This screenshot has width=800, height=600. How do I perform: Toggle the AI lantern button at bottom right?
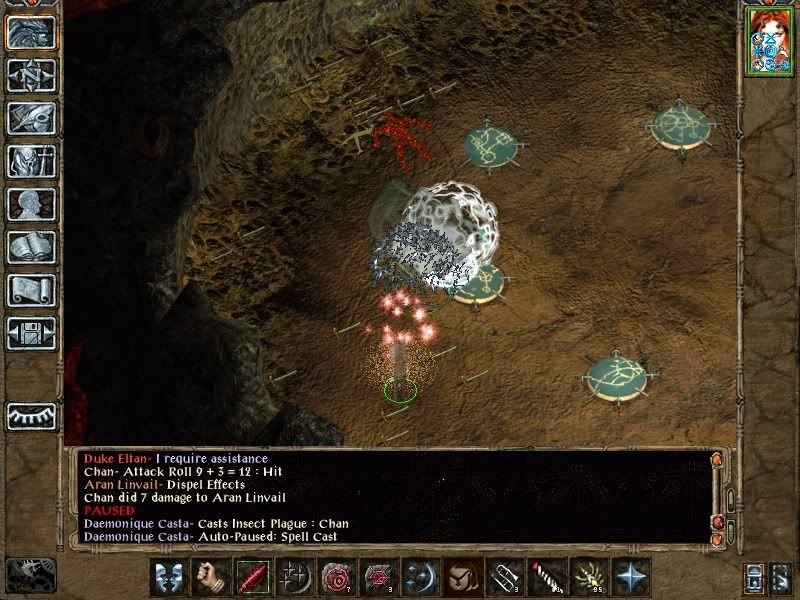coord(754,578)
